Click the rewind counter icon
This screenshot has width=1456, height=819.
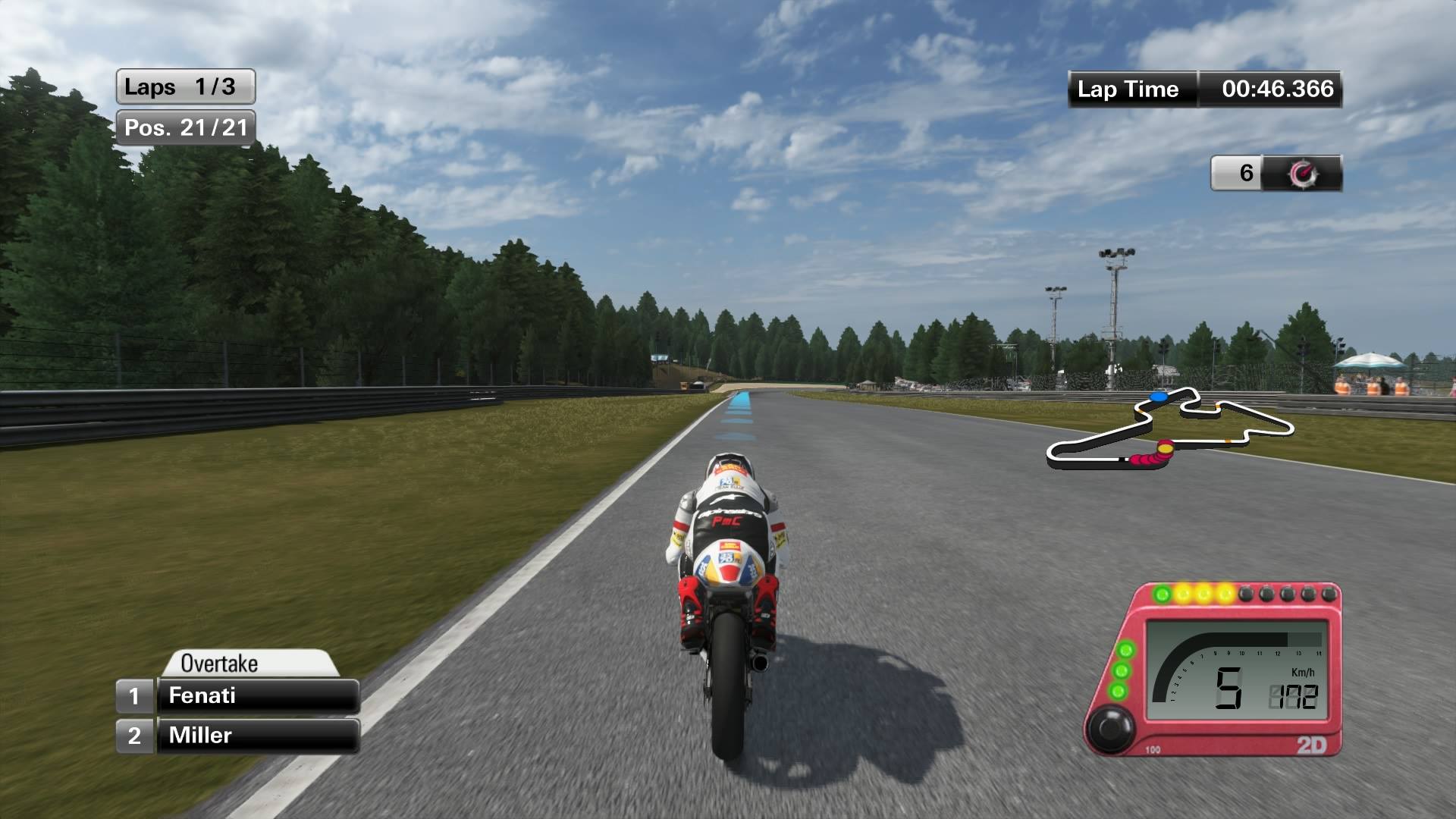pos(1302,174)
